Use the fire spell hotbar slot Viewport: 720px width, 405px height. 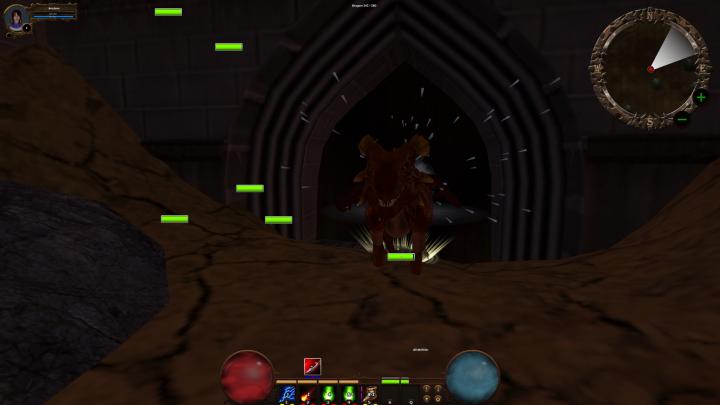306,394
